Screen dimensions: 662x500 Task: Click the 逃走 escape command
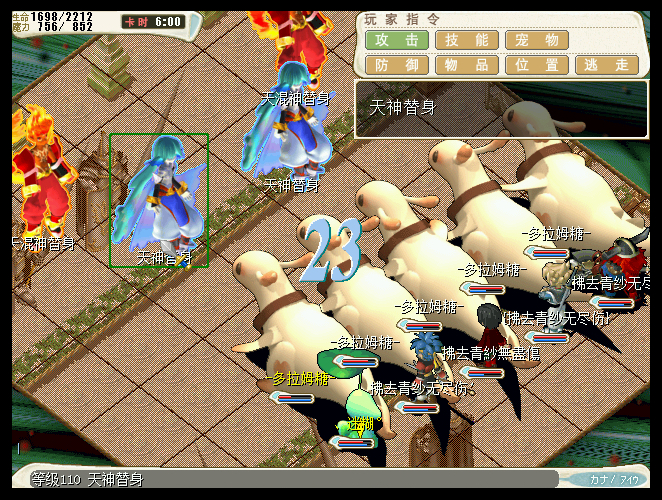(607, 65)
